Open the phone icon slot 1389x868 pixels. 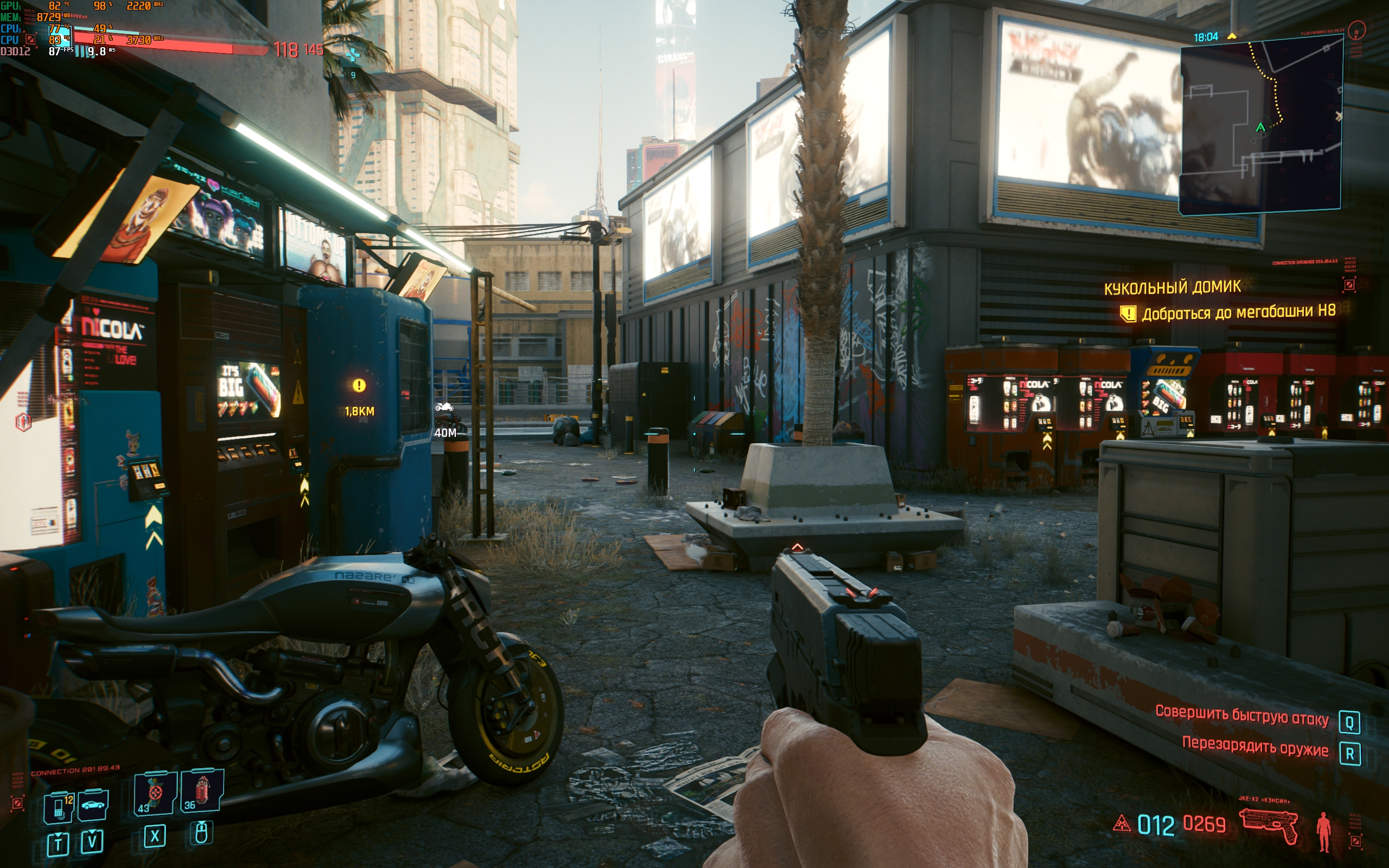click(59, 807)
